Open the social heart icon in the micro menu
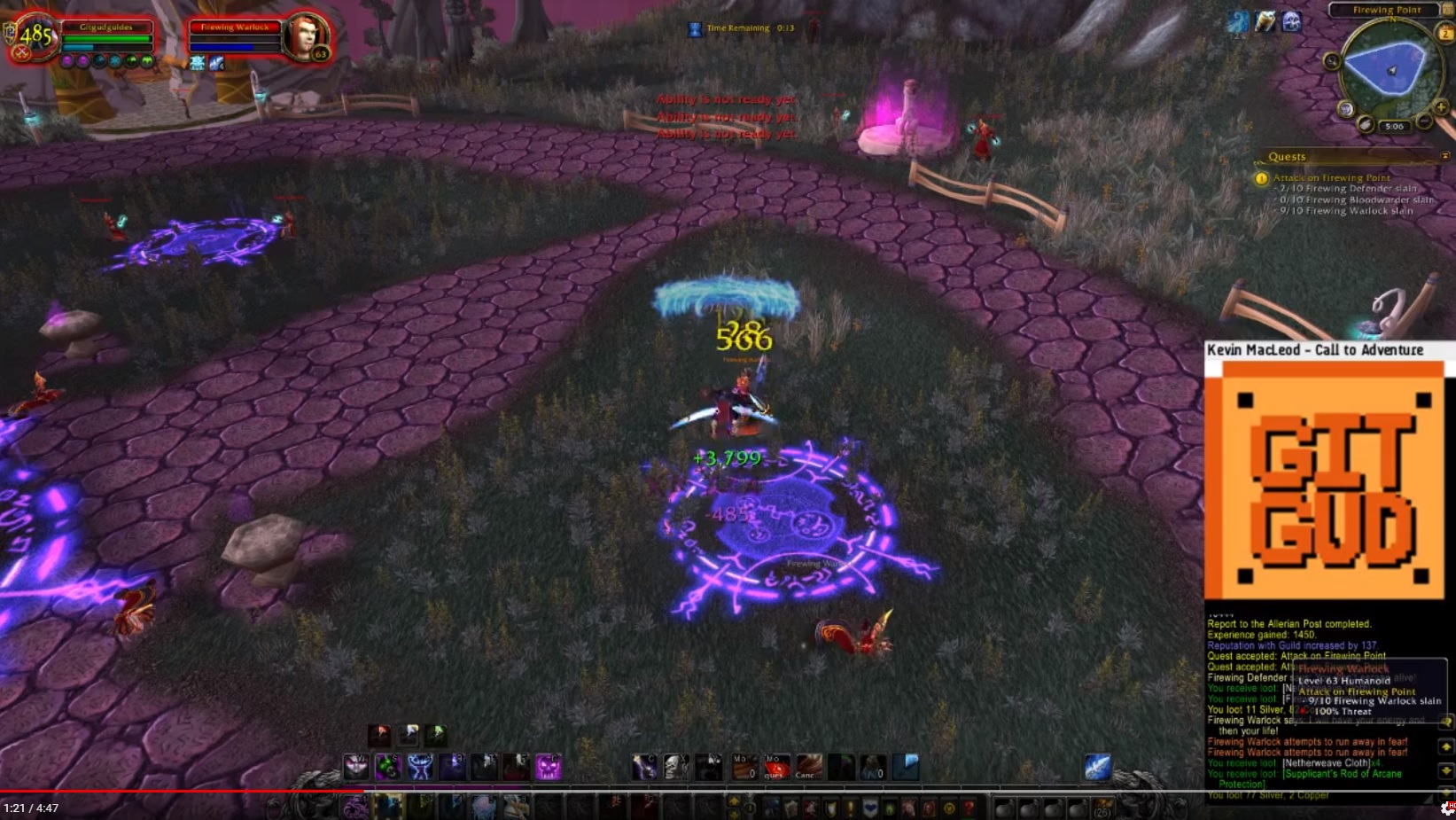This screenshot has height=820, width=1456. click(870, 807)
